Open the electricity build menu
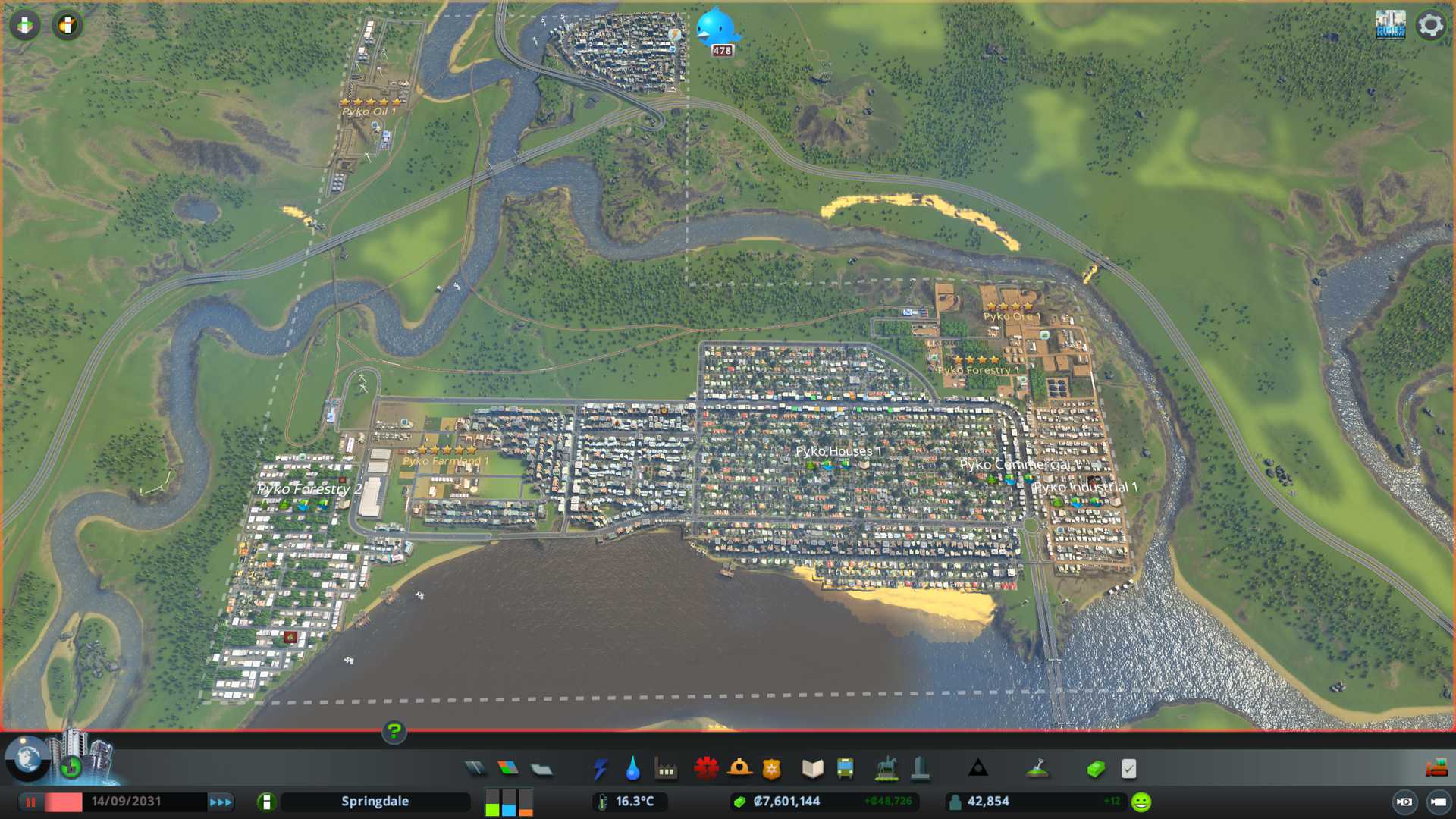This screenshot has width=1456, height=819. coord(600,769)
